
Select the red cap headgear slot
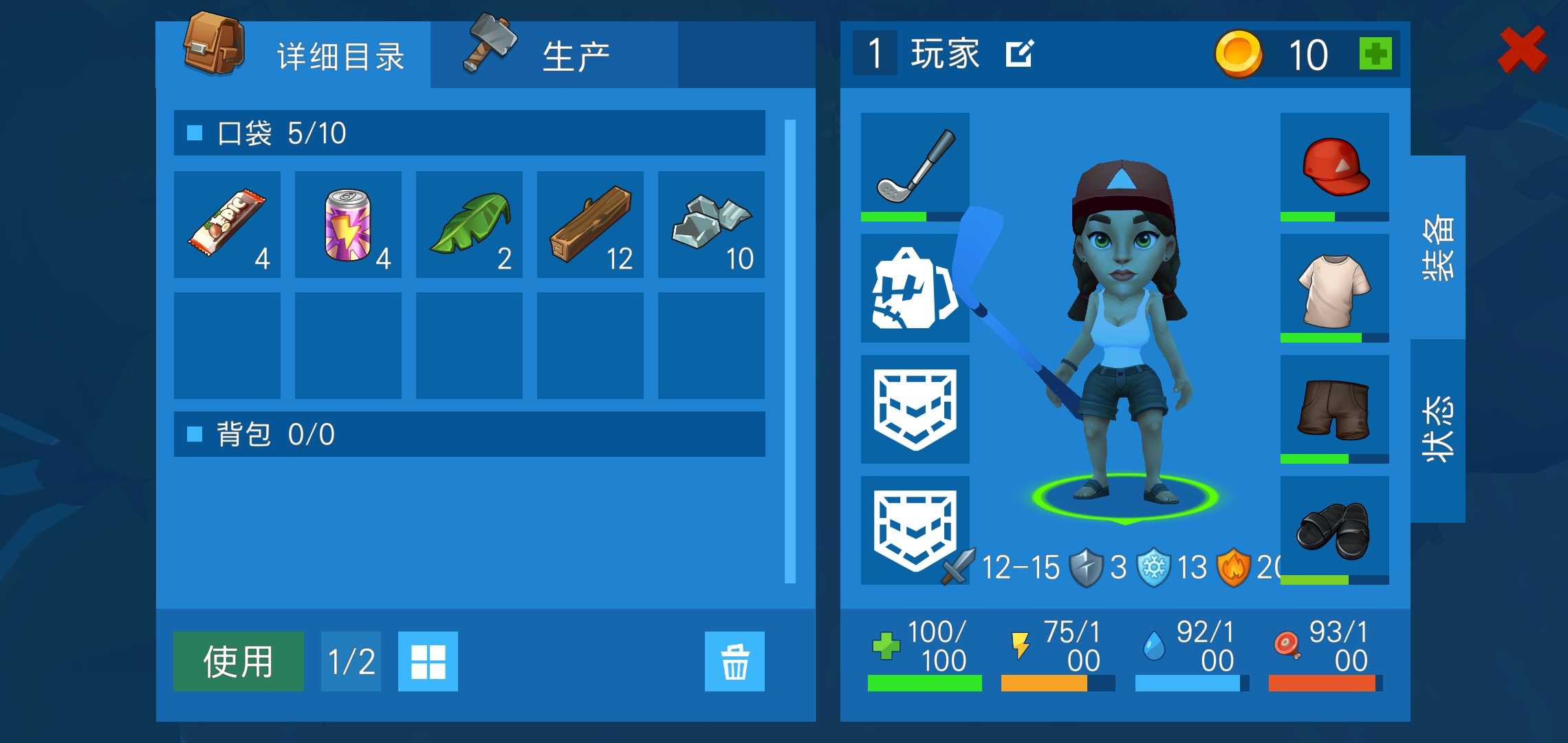coord(1334,165)
